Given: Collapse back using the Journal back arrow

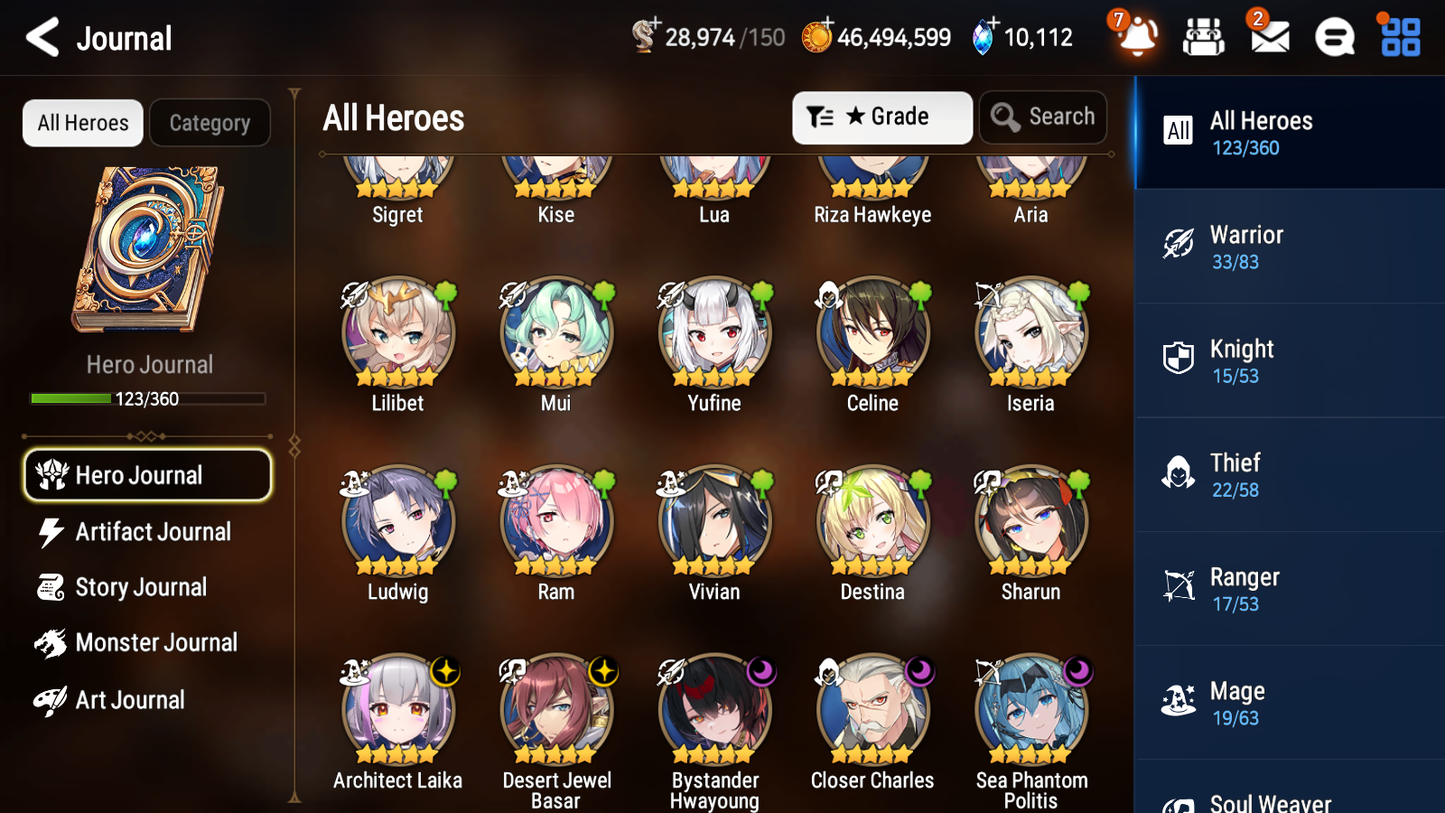Looking at the screenshot, I should [x=40, y=37].
